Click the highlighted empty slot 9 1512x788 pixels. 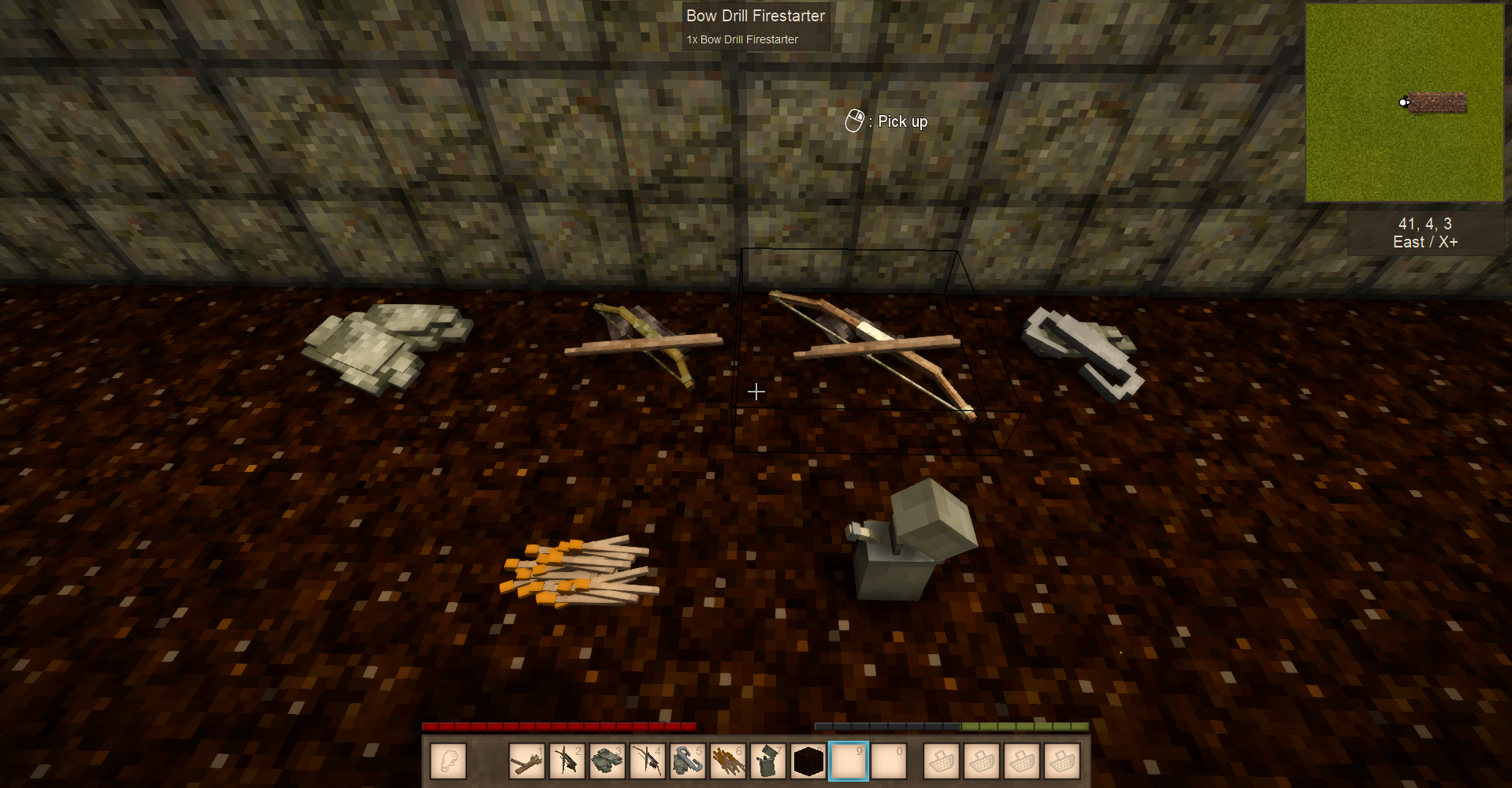pos(849,761)
